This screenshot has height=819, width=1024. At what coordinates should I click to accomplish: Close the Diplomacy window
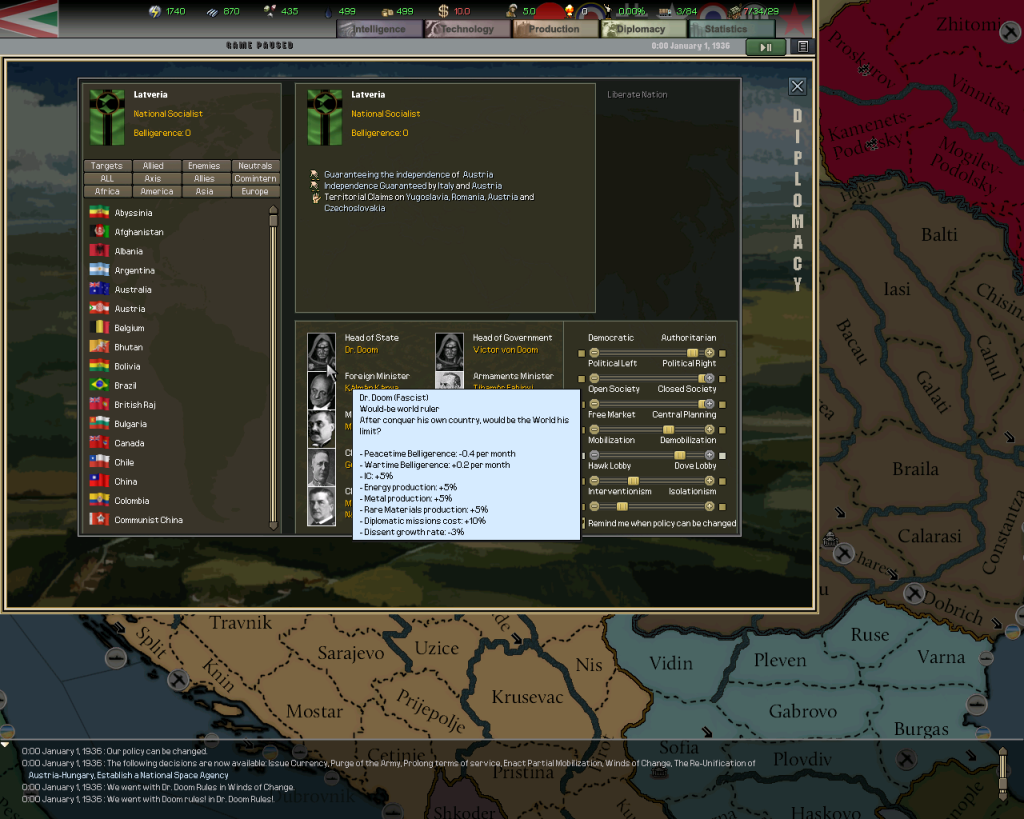point(797,87)
